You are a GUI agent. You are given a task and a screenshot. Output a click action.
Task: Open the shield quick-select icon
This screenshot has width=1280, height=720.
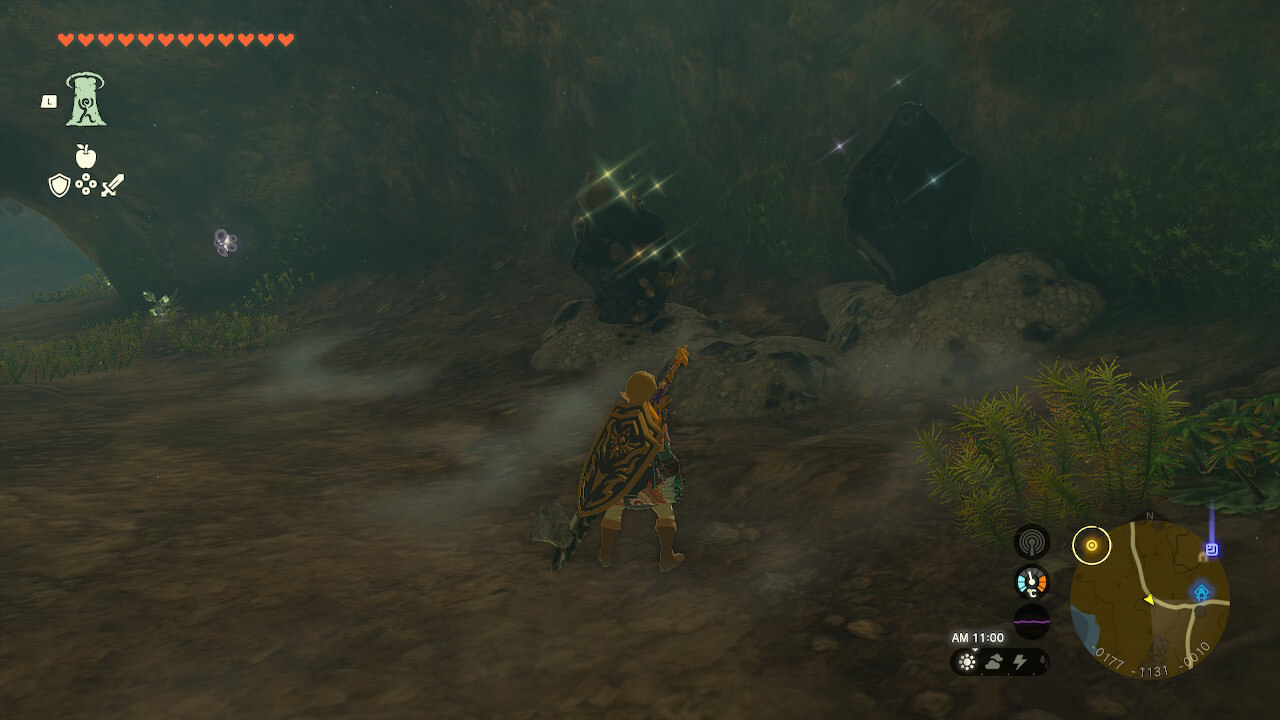click(59, 185)
